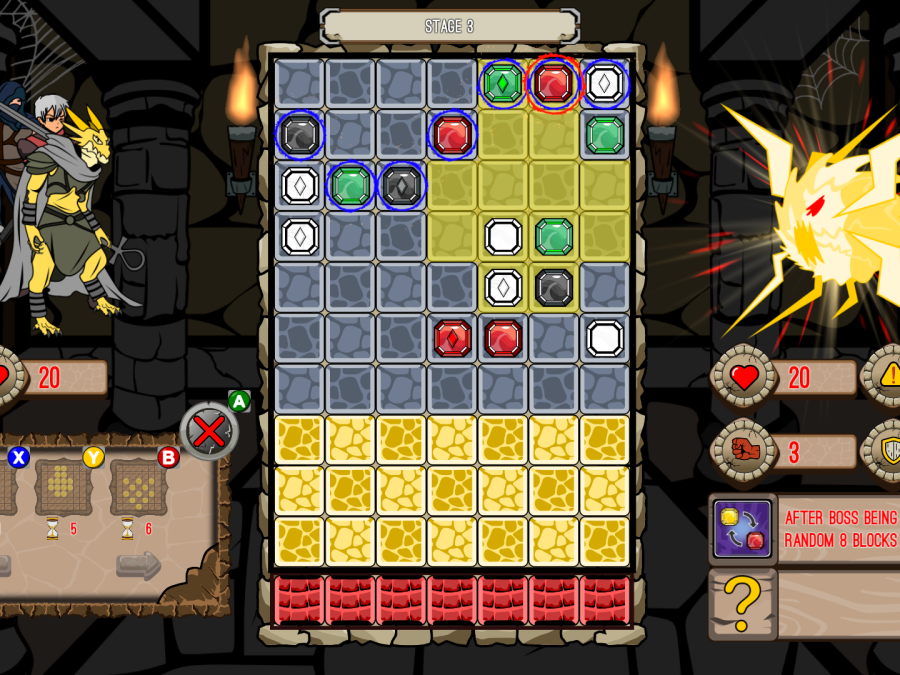Click the red X cancel button
900x675 pixels.
pos(209,431)
